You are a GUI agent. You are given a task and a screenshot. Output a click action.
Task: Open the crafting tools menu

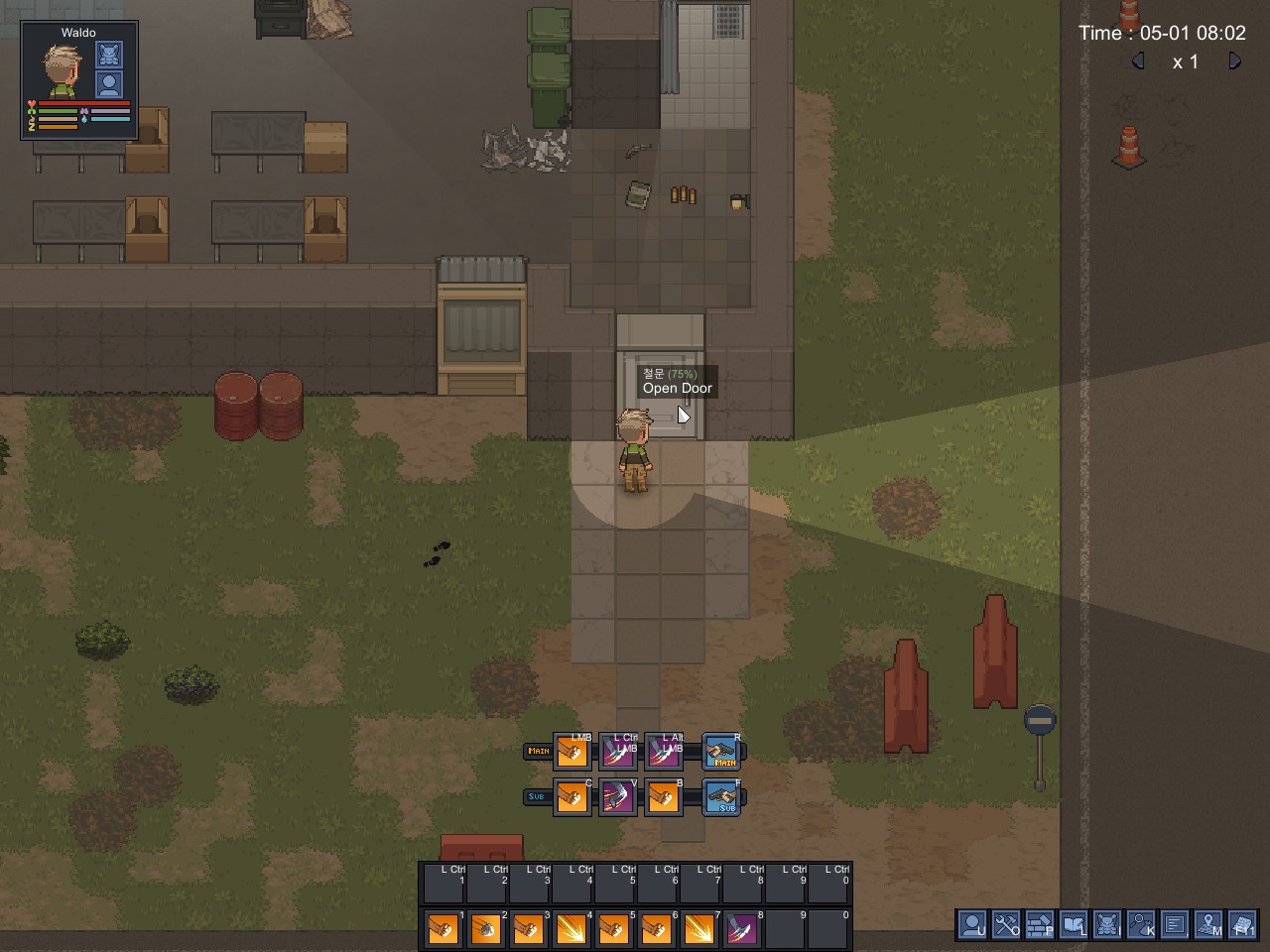click(1006, 925)
